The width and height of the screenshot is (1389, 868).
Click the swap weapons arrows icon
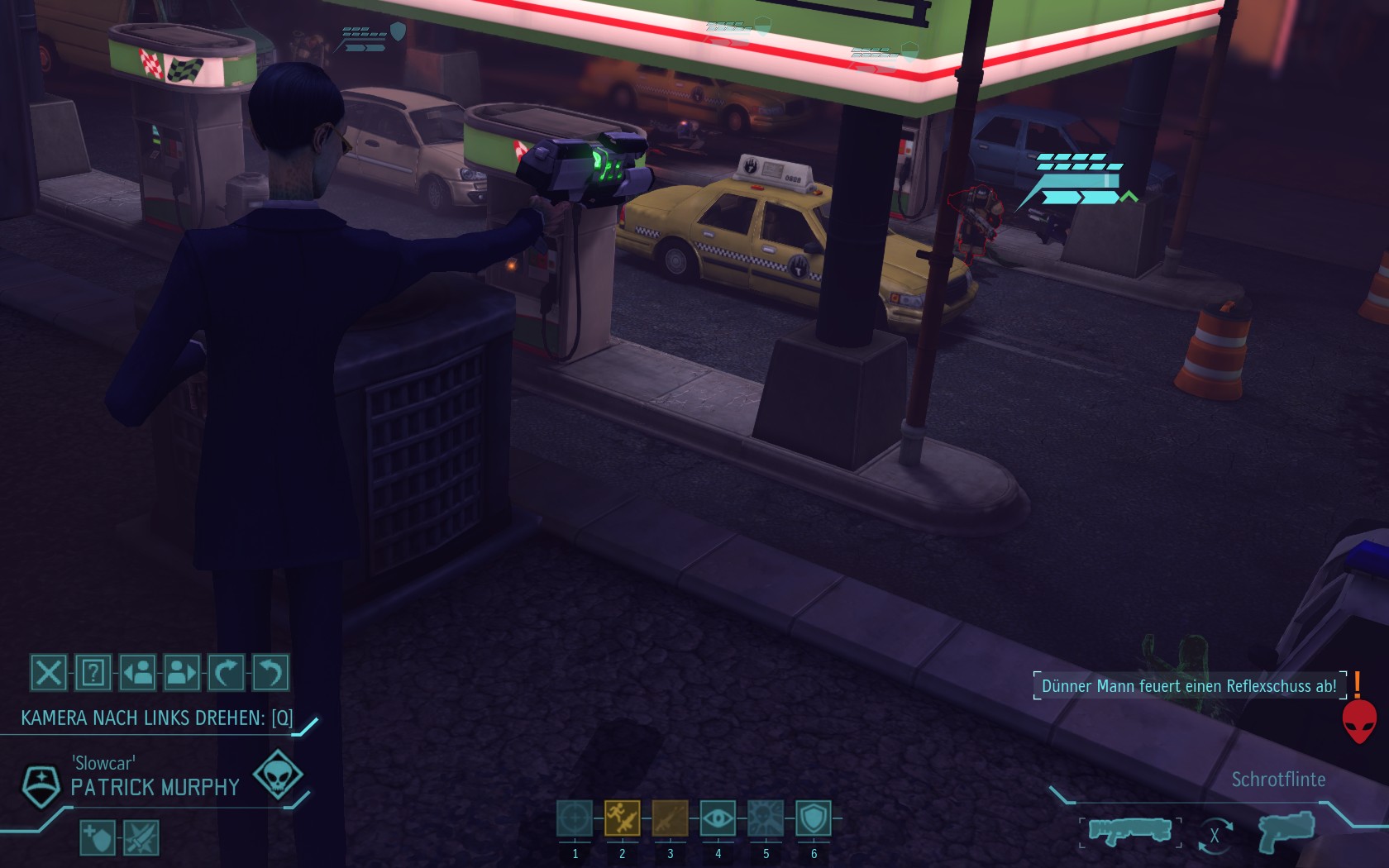1215,835
